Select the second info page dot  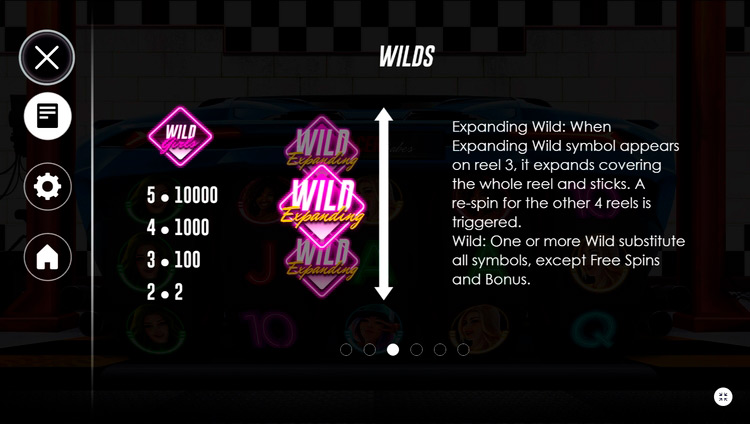[369, 350]
